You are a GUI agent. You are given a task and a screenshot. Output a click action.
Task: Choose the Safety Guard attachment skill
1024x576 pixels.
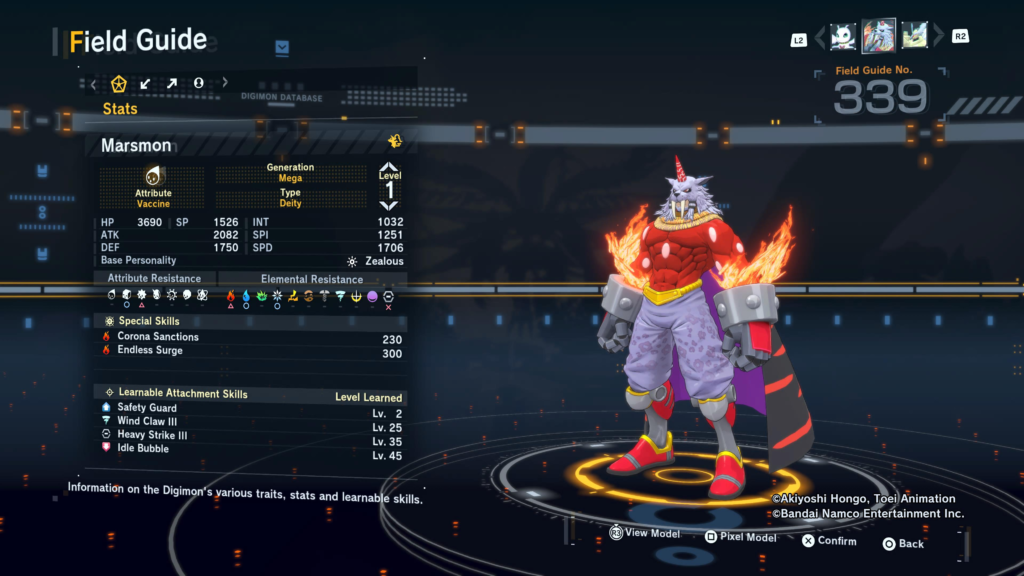tap(147, 408)
